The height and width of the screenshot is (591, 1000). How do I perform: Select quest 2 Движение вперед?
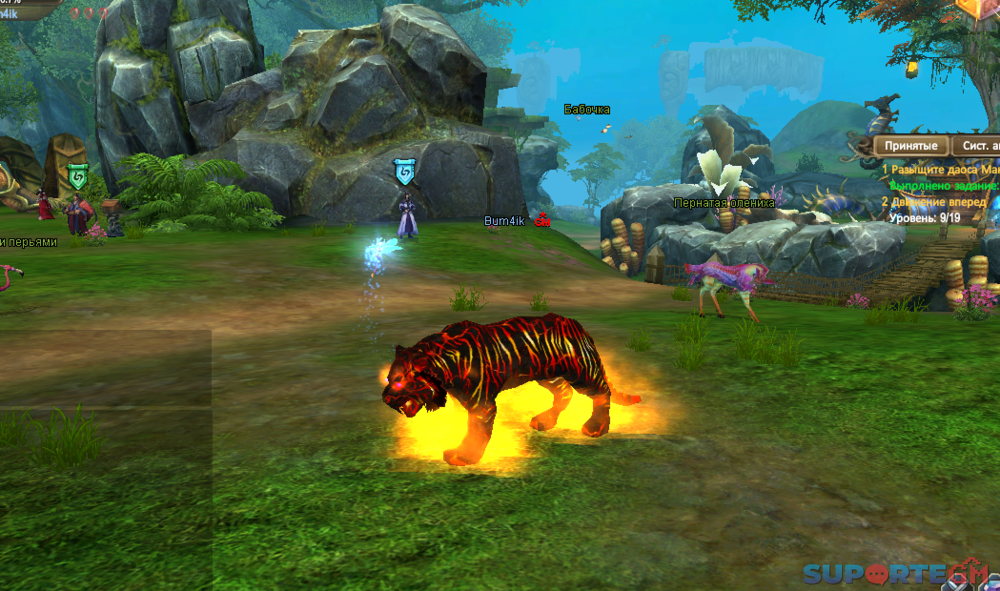click(x=936, y=201)
